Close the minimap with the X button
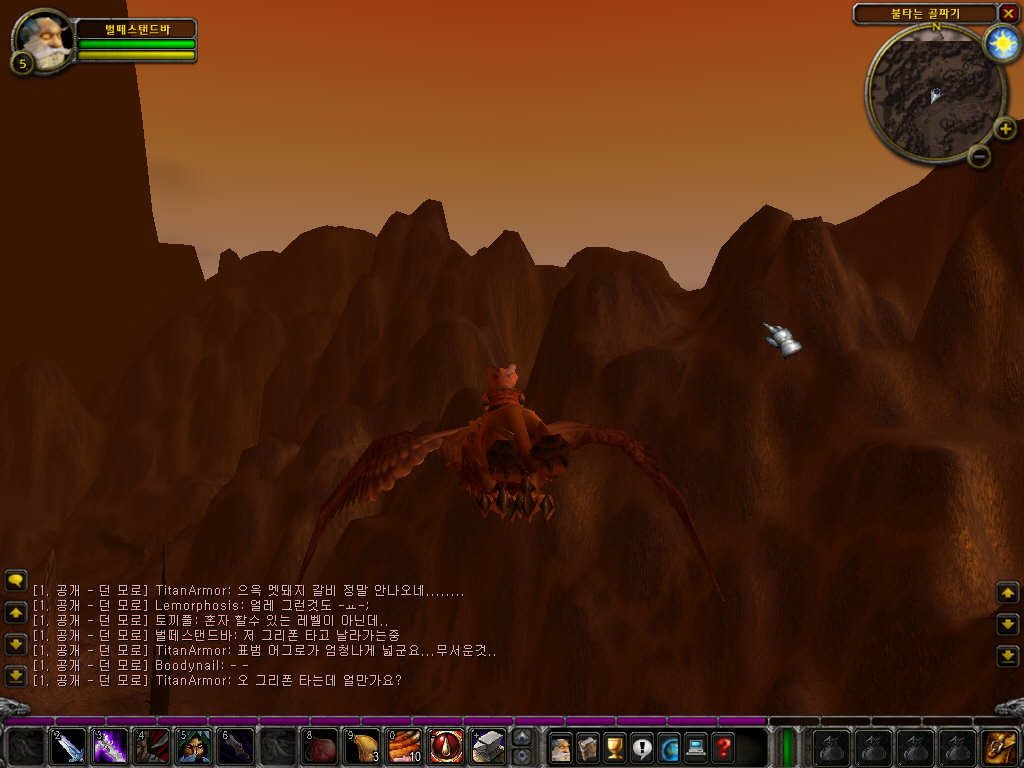Screen dimensions: 1024x768 (1008, 13)
